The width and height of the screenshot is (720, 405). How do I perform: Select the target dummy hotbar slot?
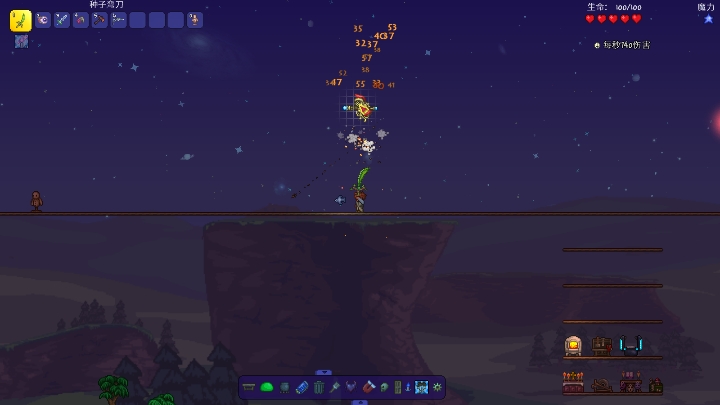coord(194,20)
